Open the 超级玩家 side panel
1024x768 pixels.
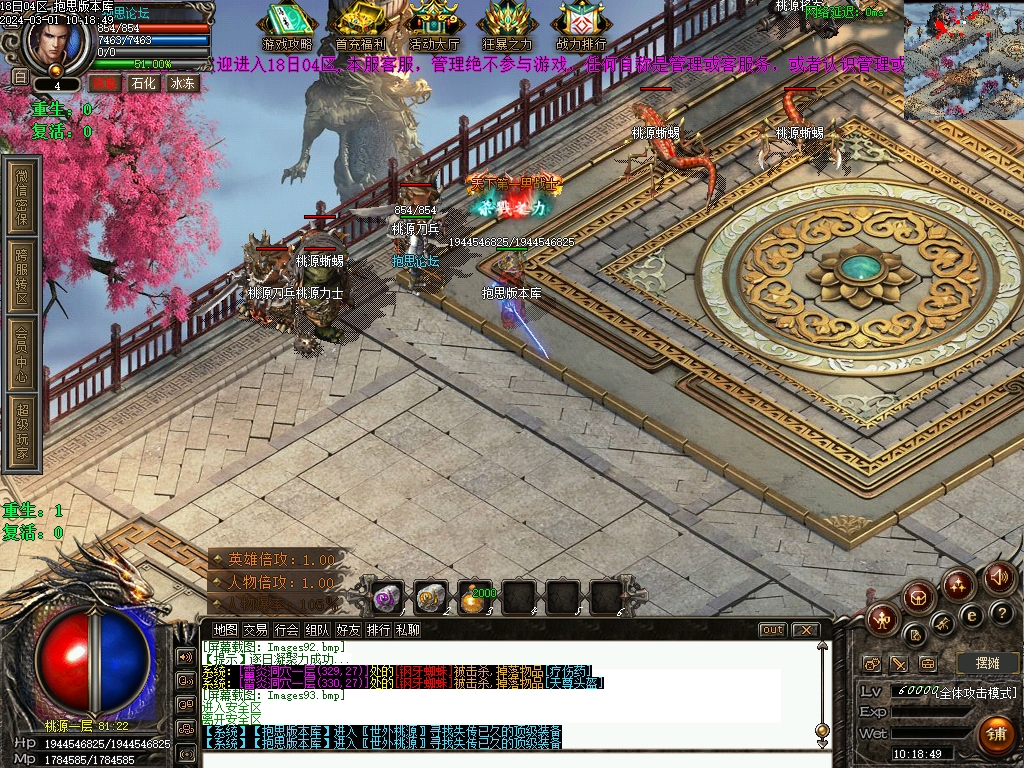(22, 432)
